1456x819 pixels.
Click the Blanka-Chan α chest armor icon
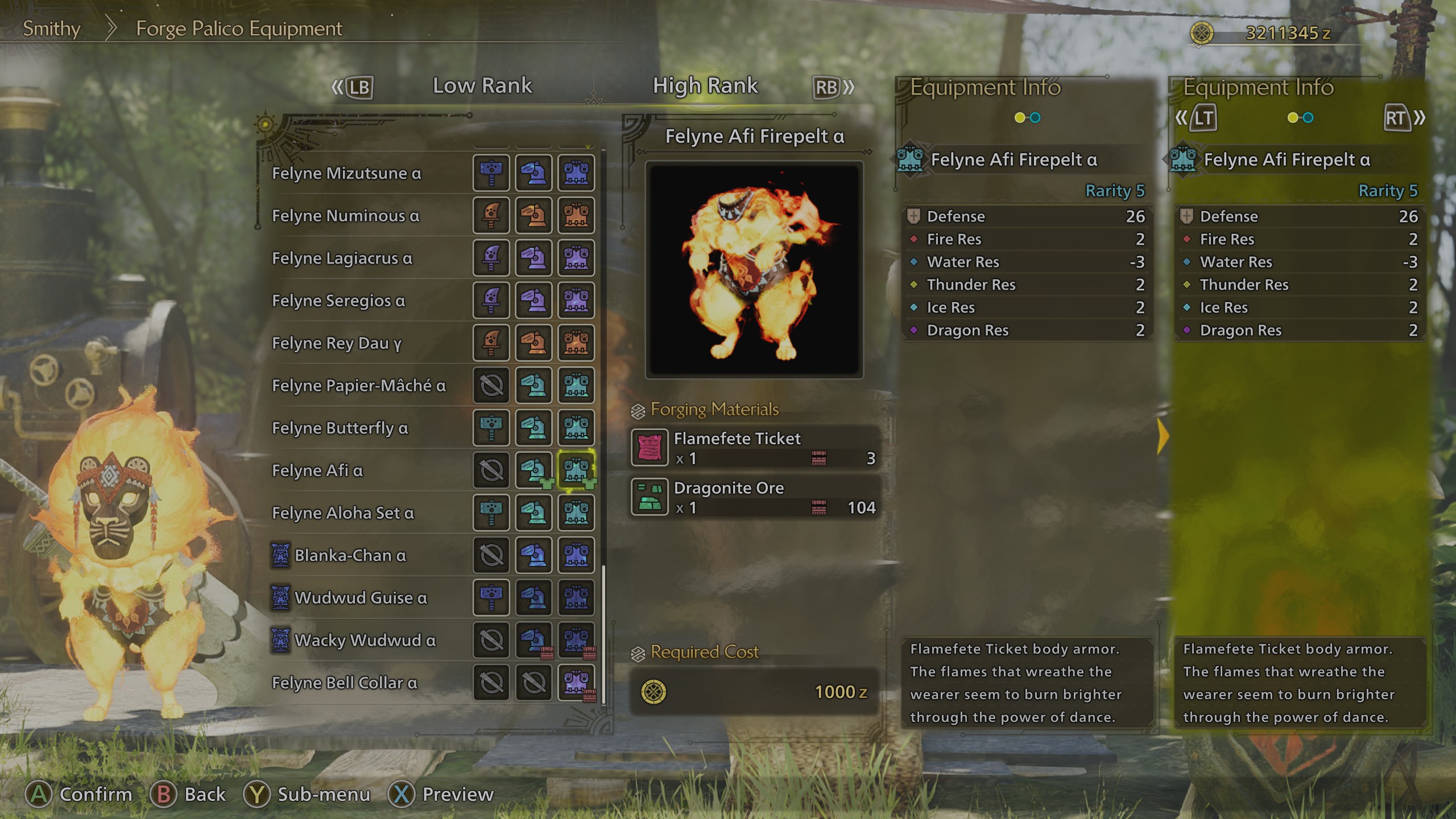[576, 556]
